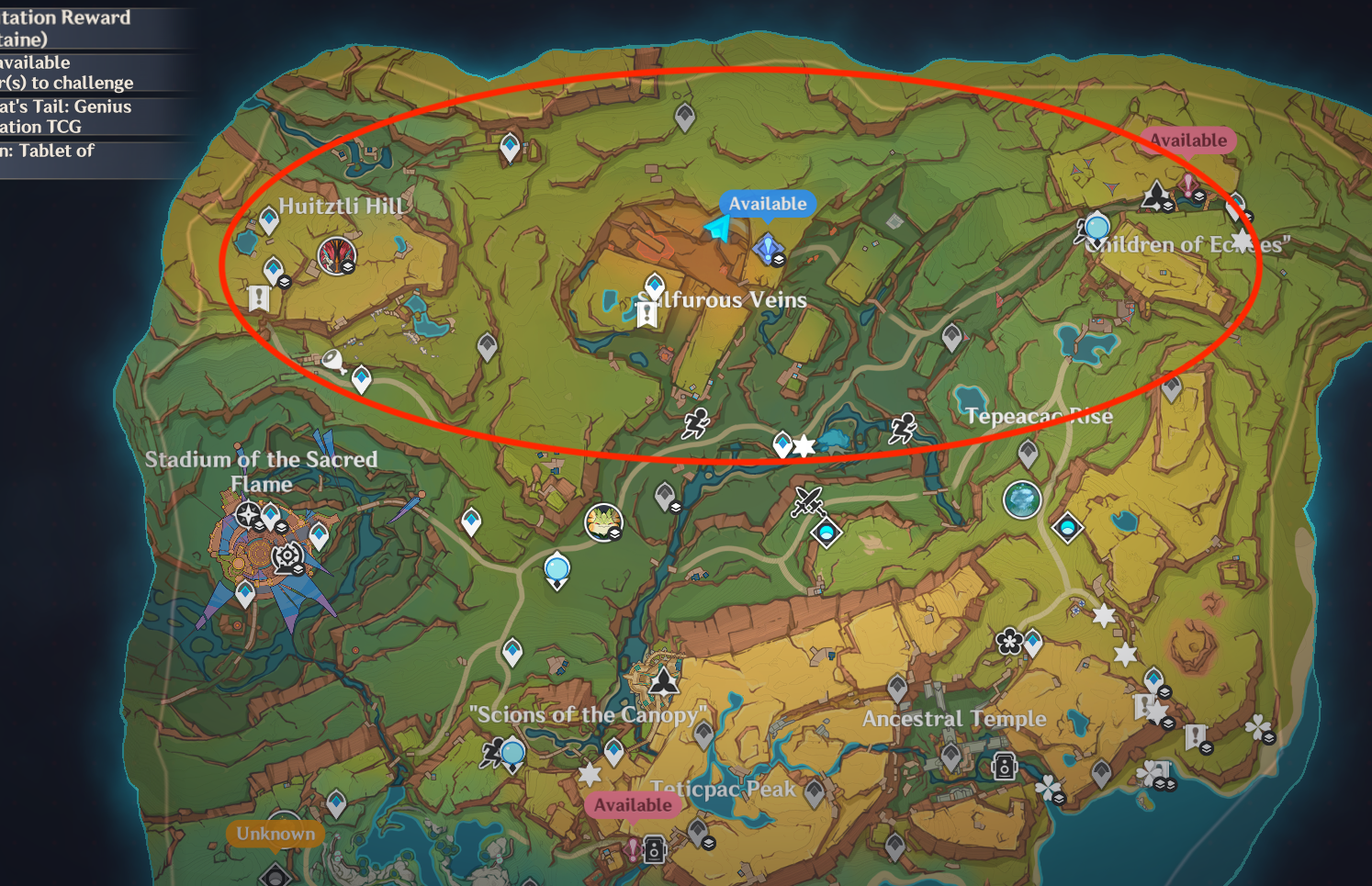Open the orange Unknown map tag
Screen dimensions: 1372x886
[x=276, y=834]
